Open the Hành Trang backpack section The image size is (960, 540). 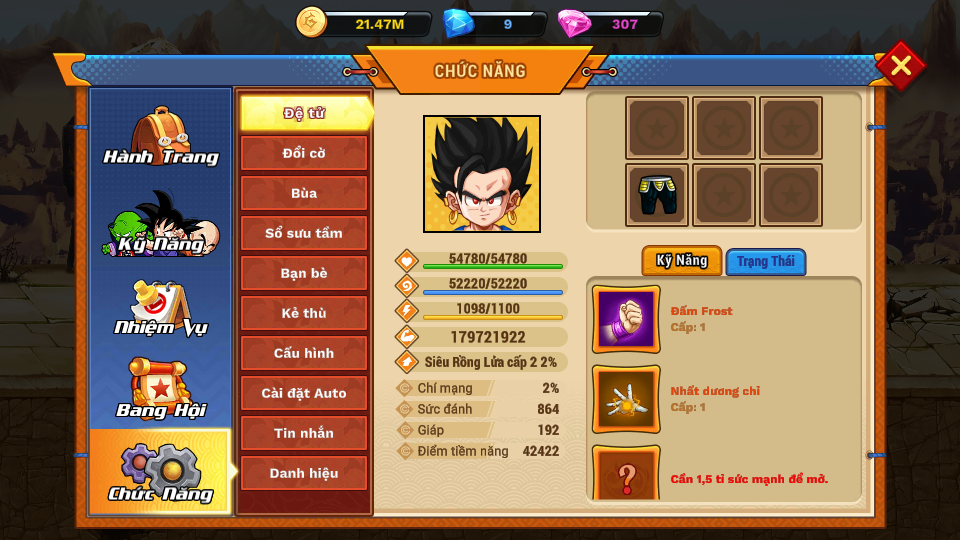[x=160, y=137]
